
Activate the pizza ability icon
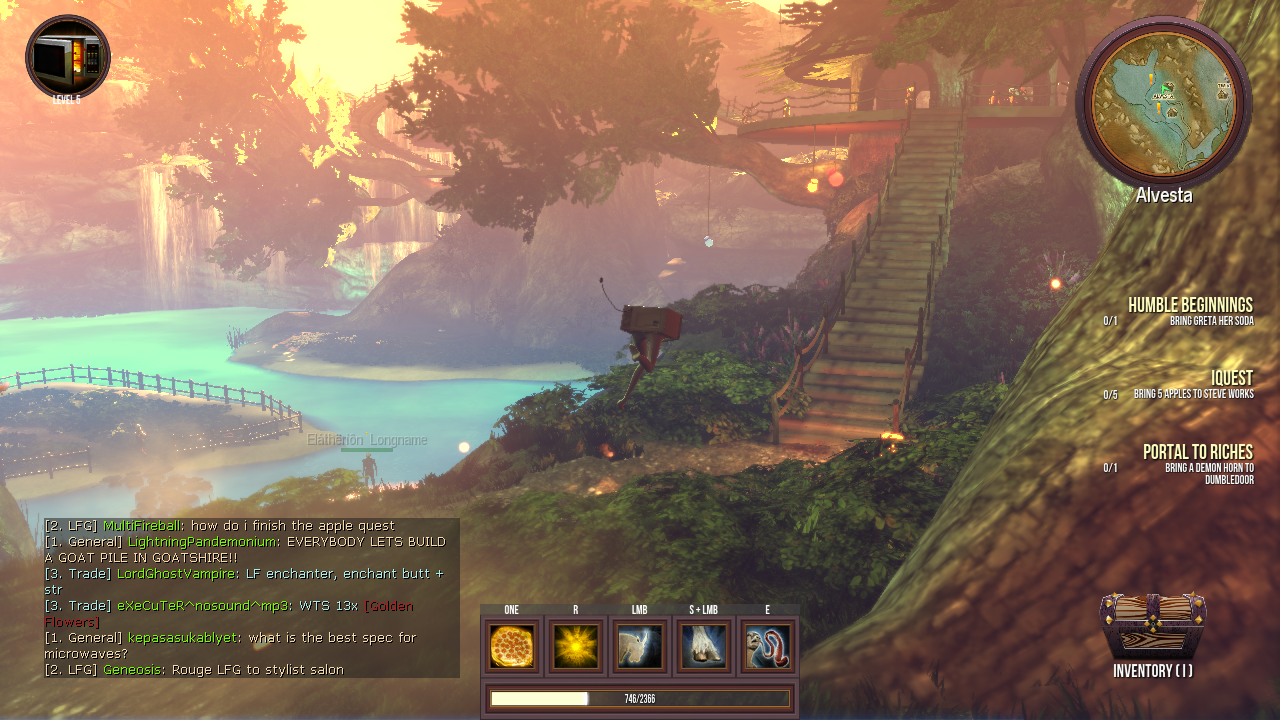[512, 646]
